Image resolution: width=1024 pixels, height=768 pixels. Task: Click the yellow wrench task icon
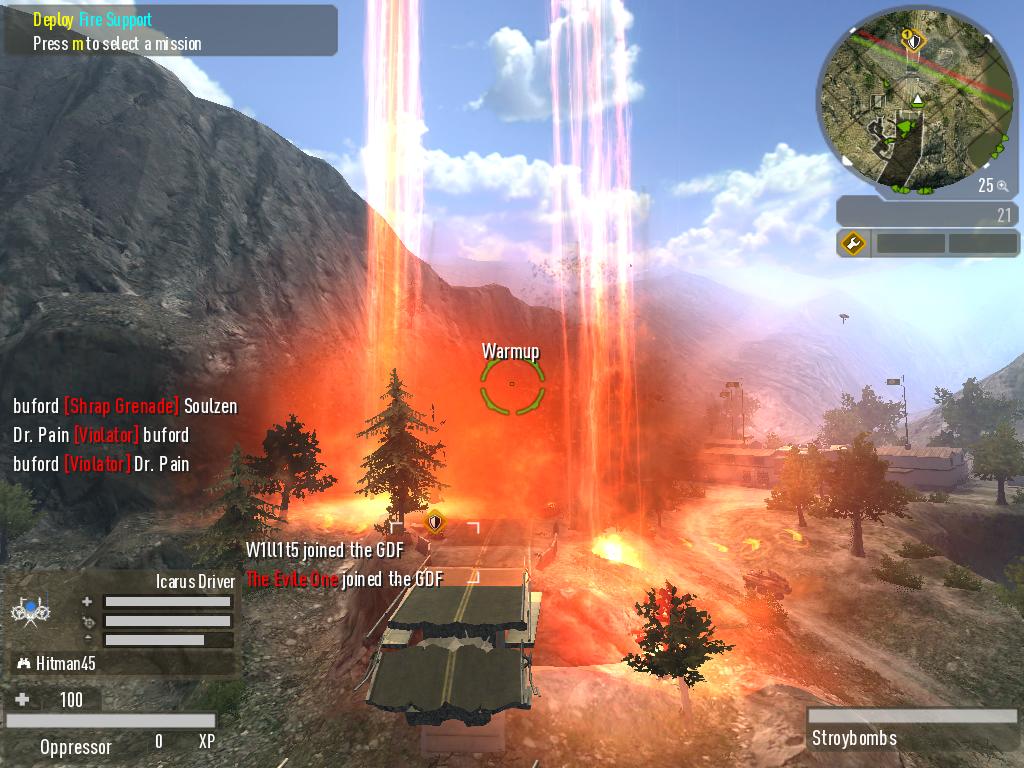(x=853, y=243)
